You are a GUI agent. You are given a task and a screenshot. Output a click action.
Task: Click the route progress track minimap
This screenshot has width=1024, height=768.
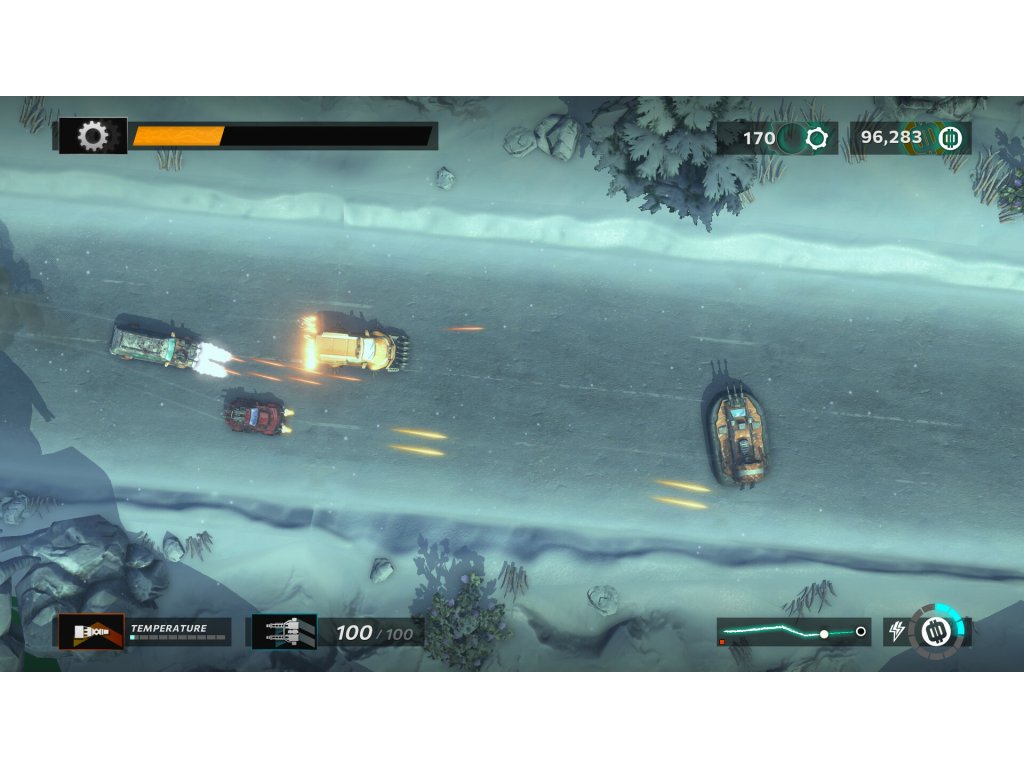793,632
